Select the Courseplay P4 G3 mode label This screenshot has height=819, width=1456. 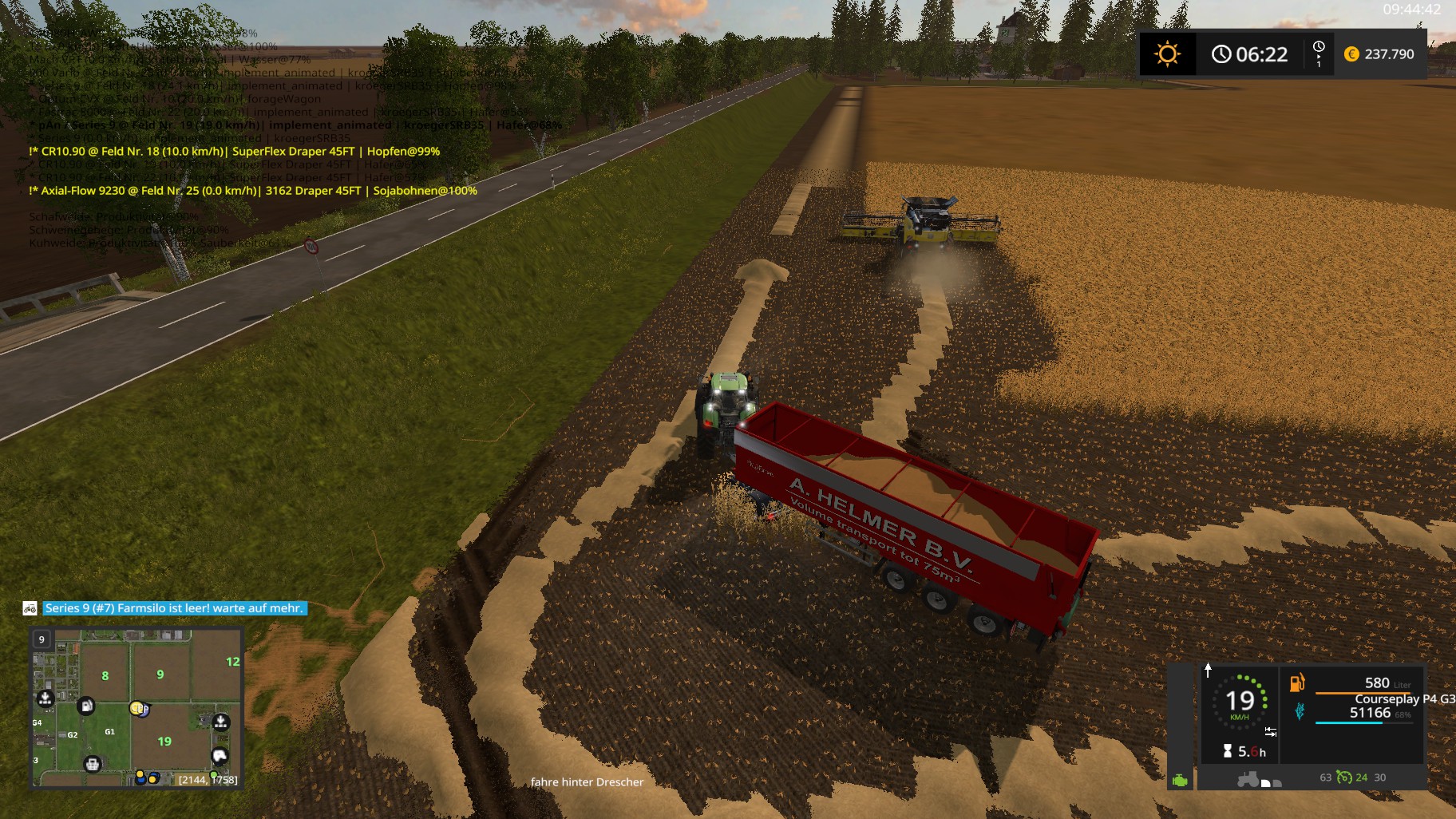1404,700
